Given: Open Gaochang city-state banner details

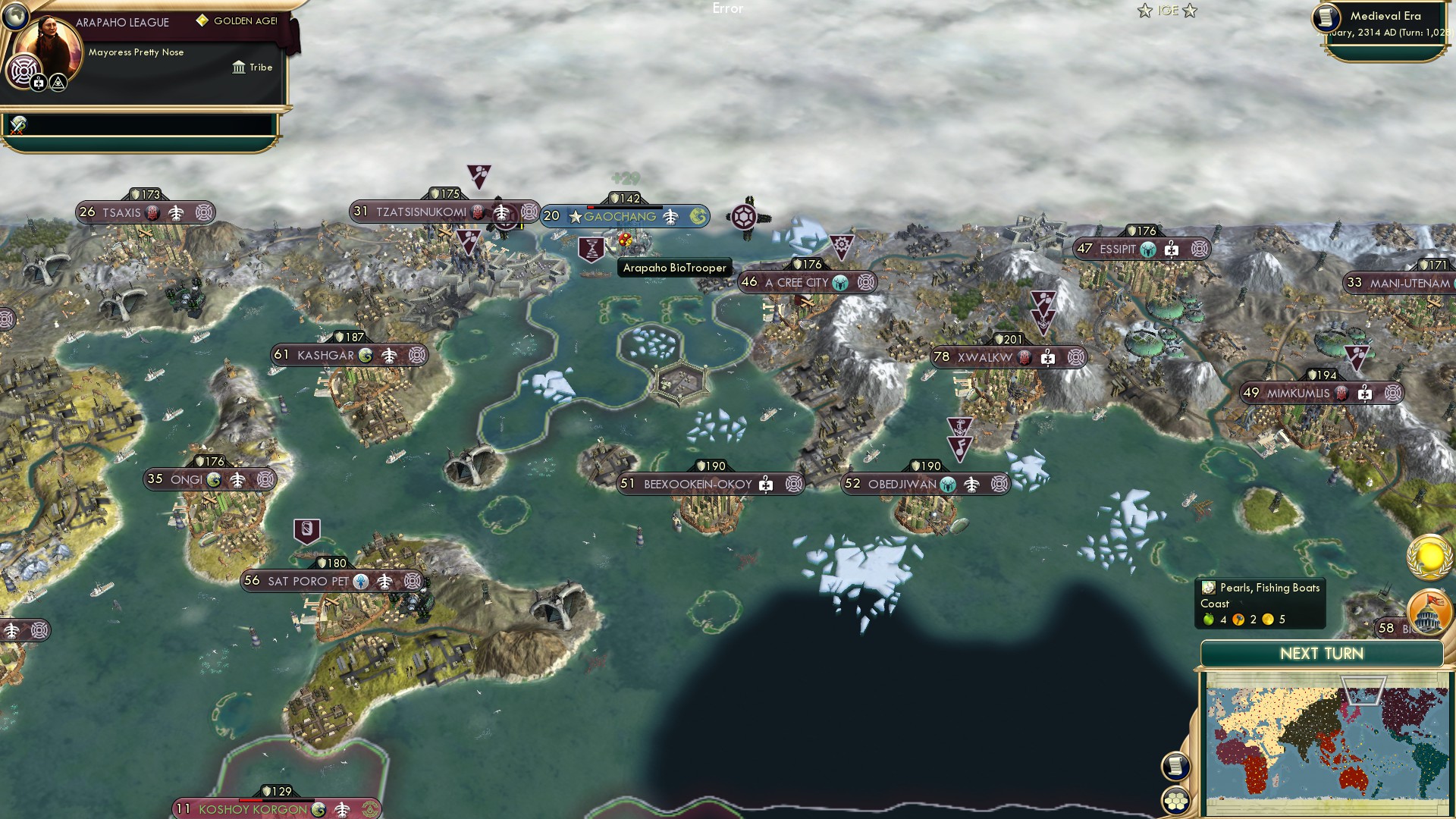Looking at the screenshot, I should 620,216.
